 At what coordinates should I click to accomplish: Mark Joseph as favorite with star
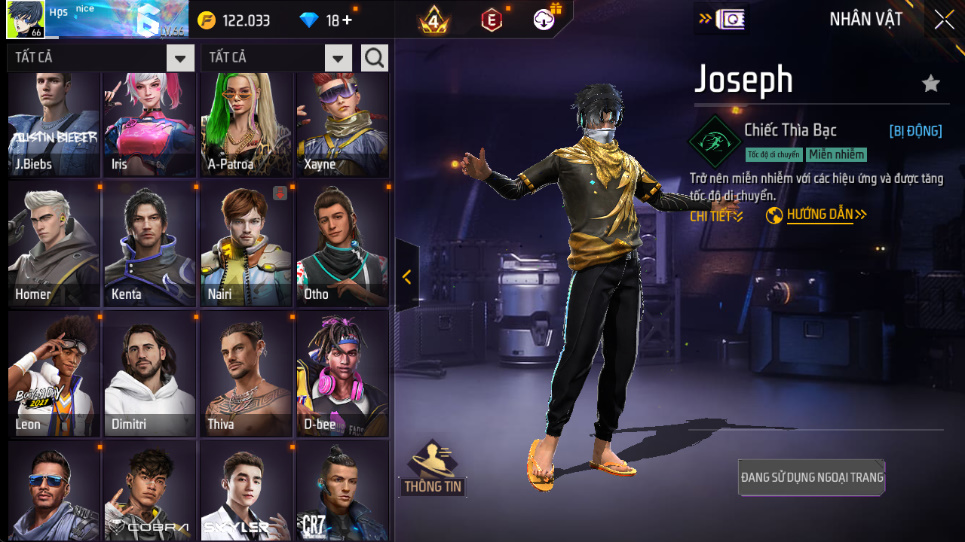point(931,84)
